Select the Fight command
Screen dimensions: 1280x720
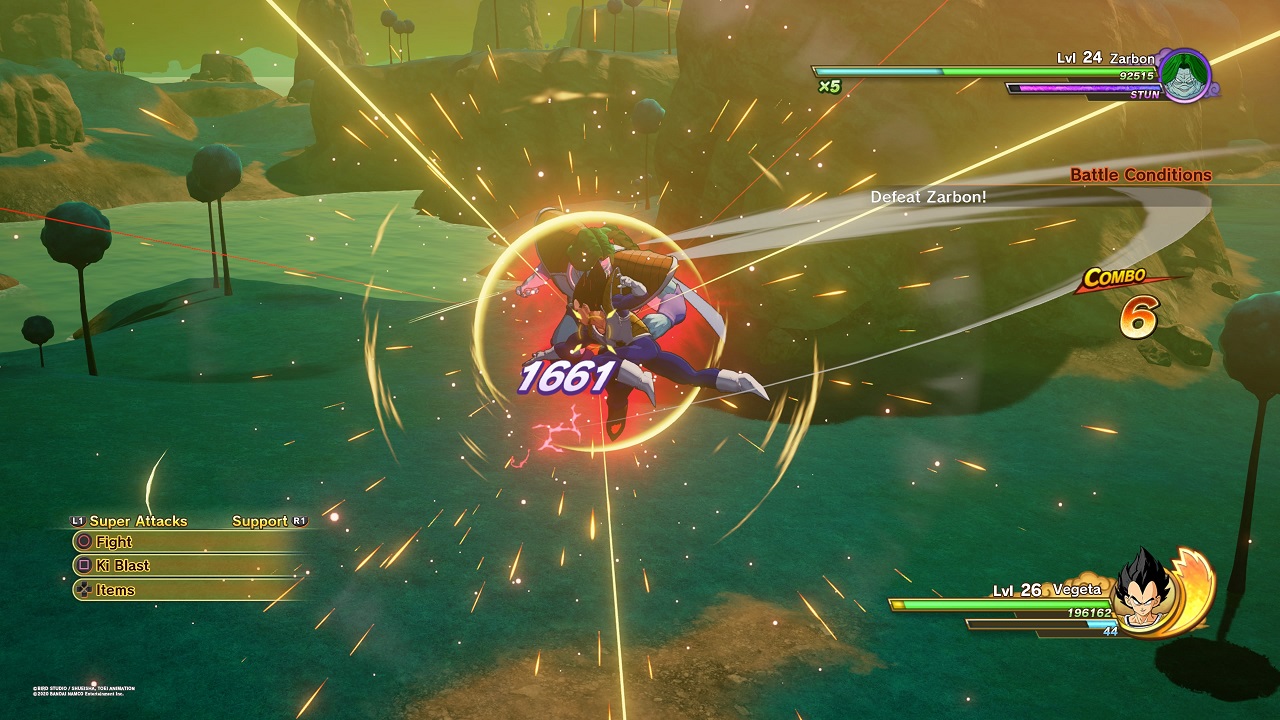[x=113, y=542]
